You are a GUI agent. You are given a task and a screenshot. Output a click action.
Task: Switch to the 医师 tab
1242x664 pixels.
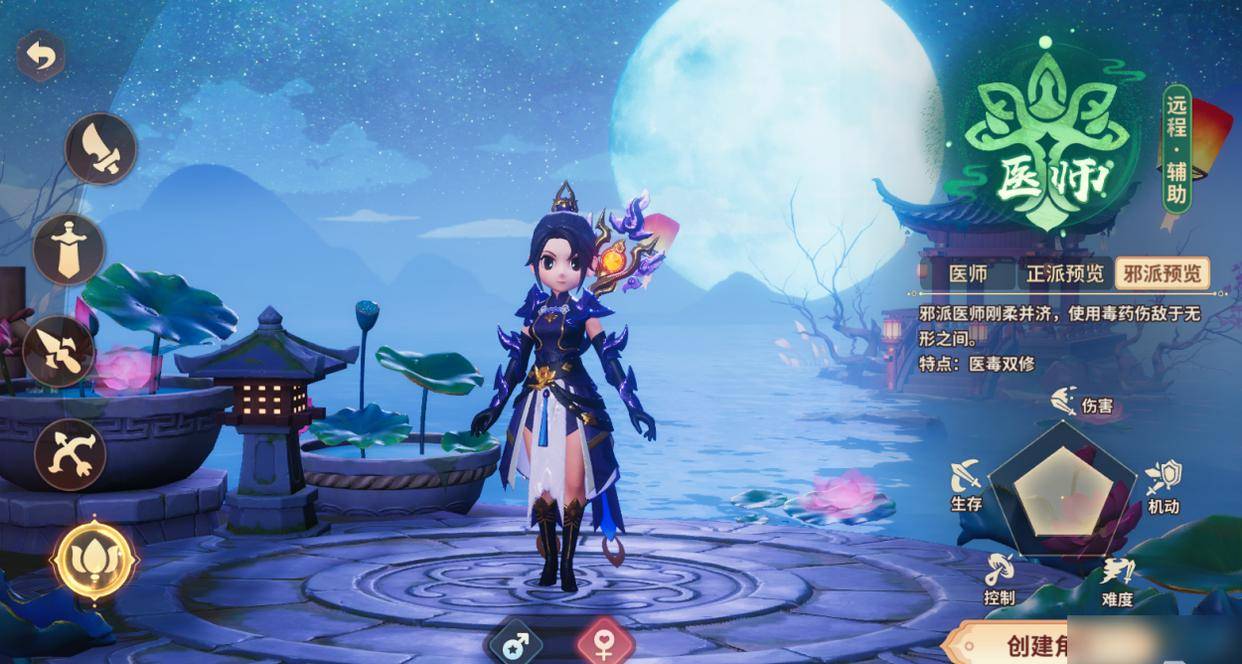coord(967,274)
